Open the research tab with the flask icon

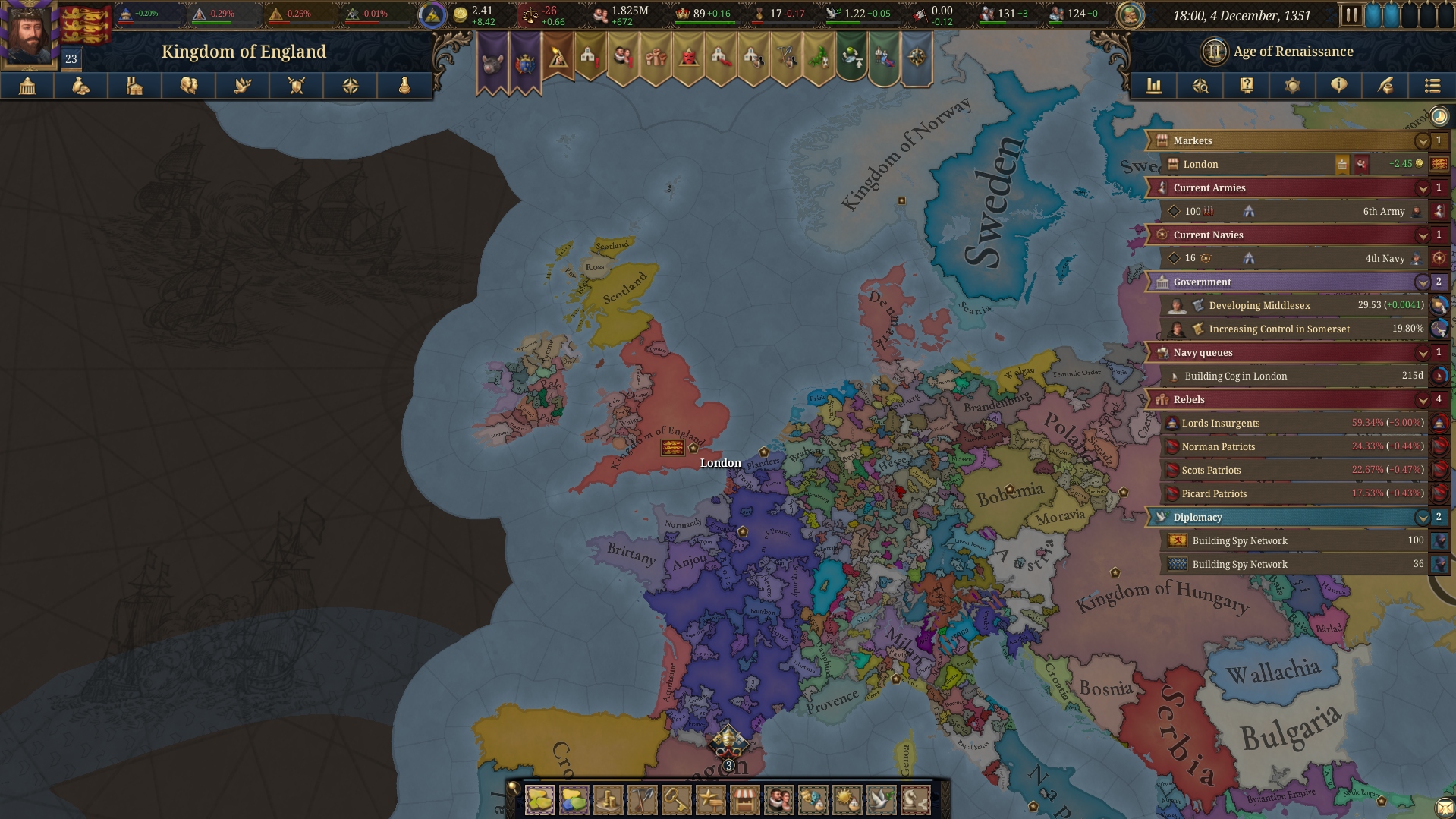tap(404, 86)
